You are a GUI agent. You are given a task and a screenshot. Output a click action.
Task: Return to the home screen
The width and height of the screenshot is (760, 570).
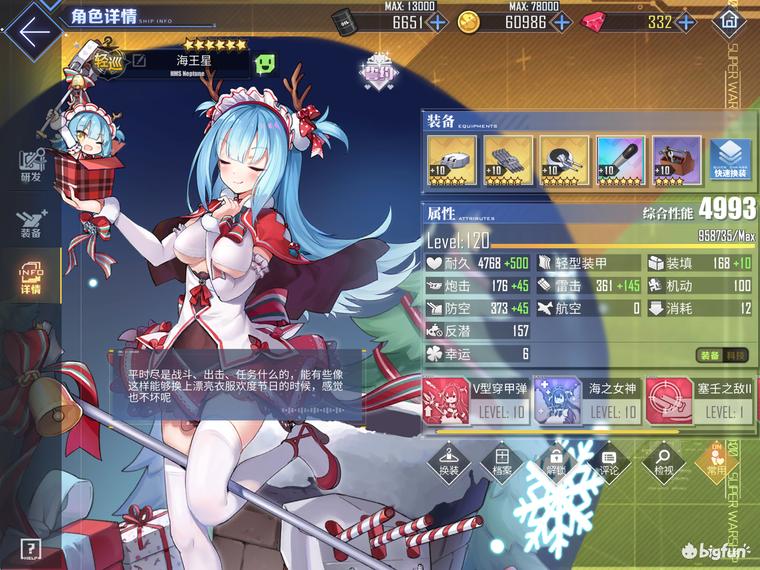(731, 21)
